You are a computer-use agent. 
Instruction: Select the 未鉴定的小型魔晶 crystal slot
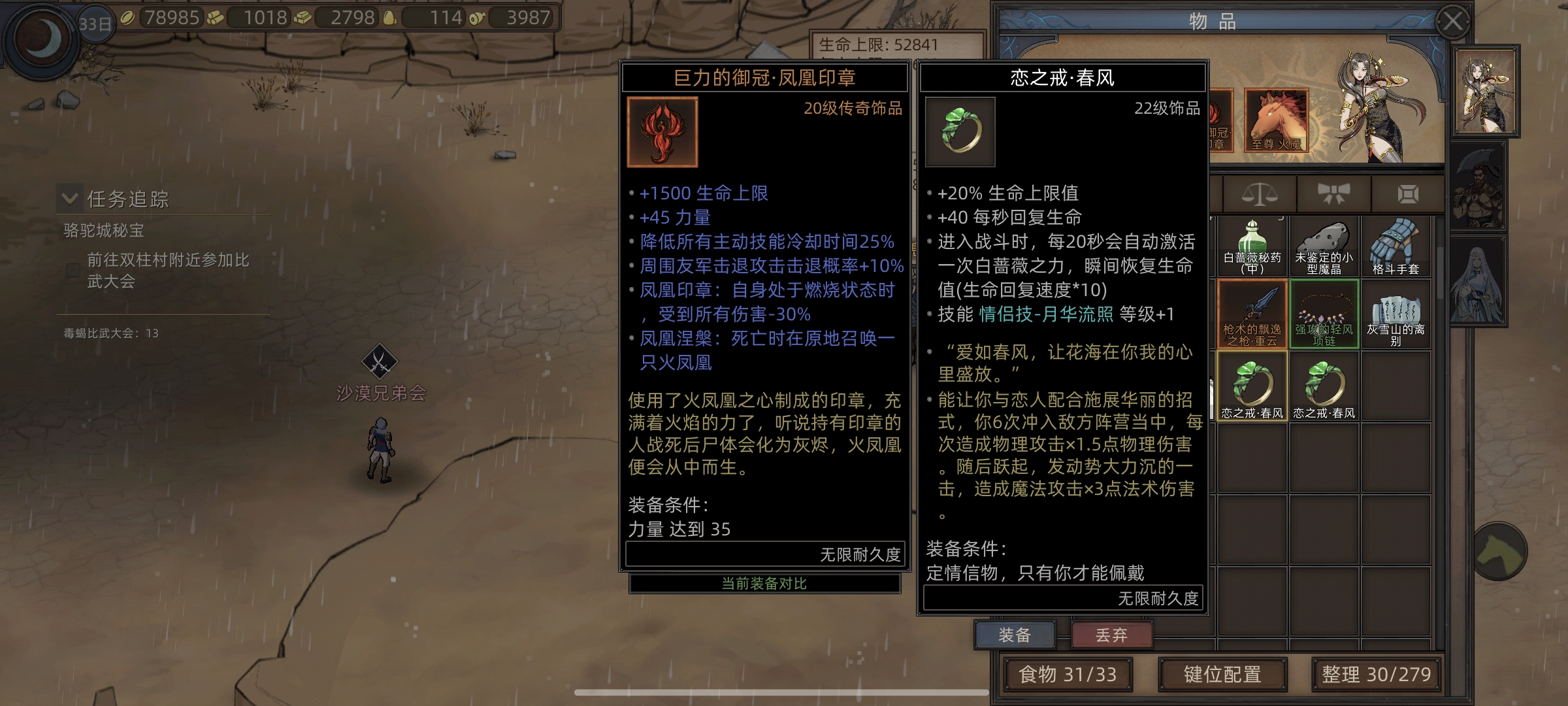point(1324,248)
